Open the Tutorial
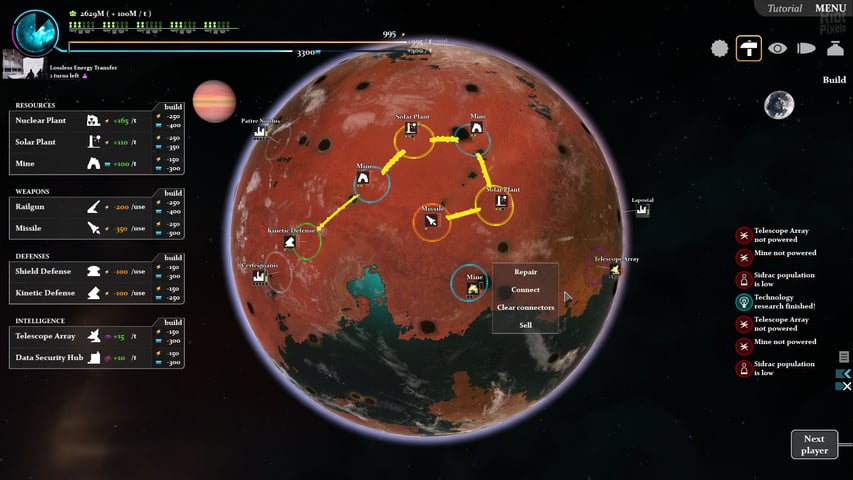 point(784,9)
